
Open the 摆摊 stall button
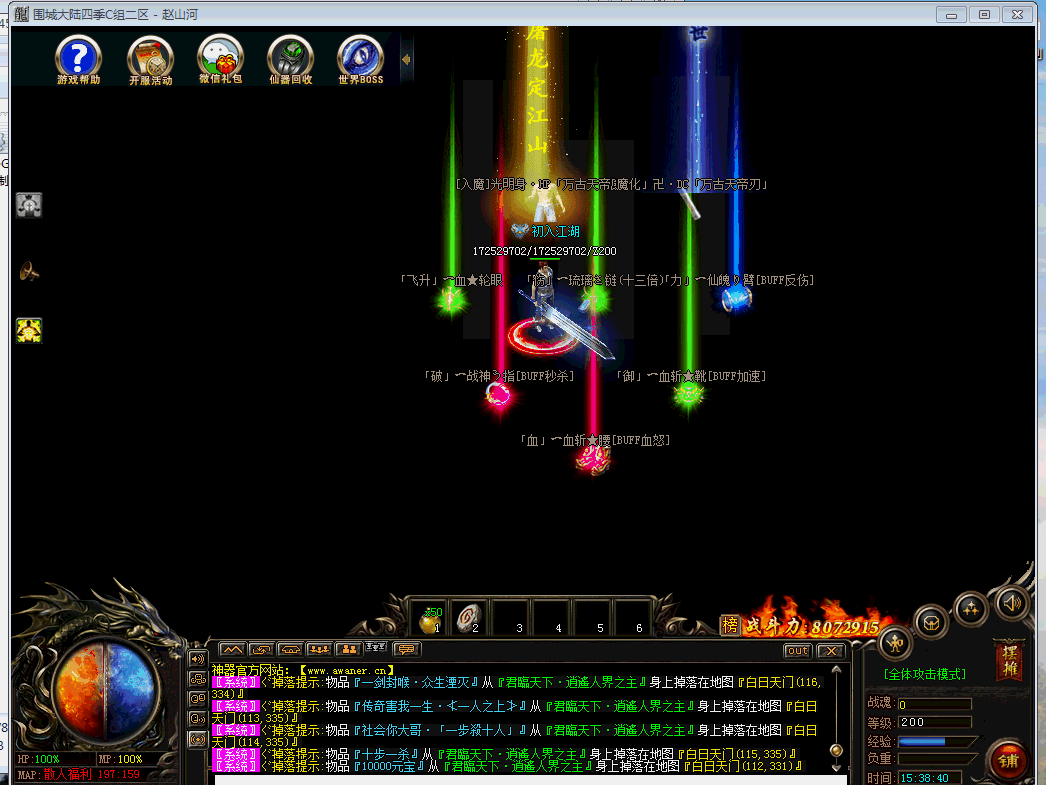pos(1008,658)
